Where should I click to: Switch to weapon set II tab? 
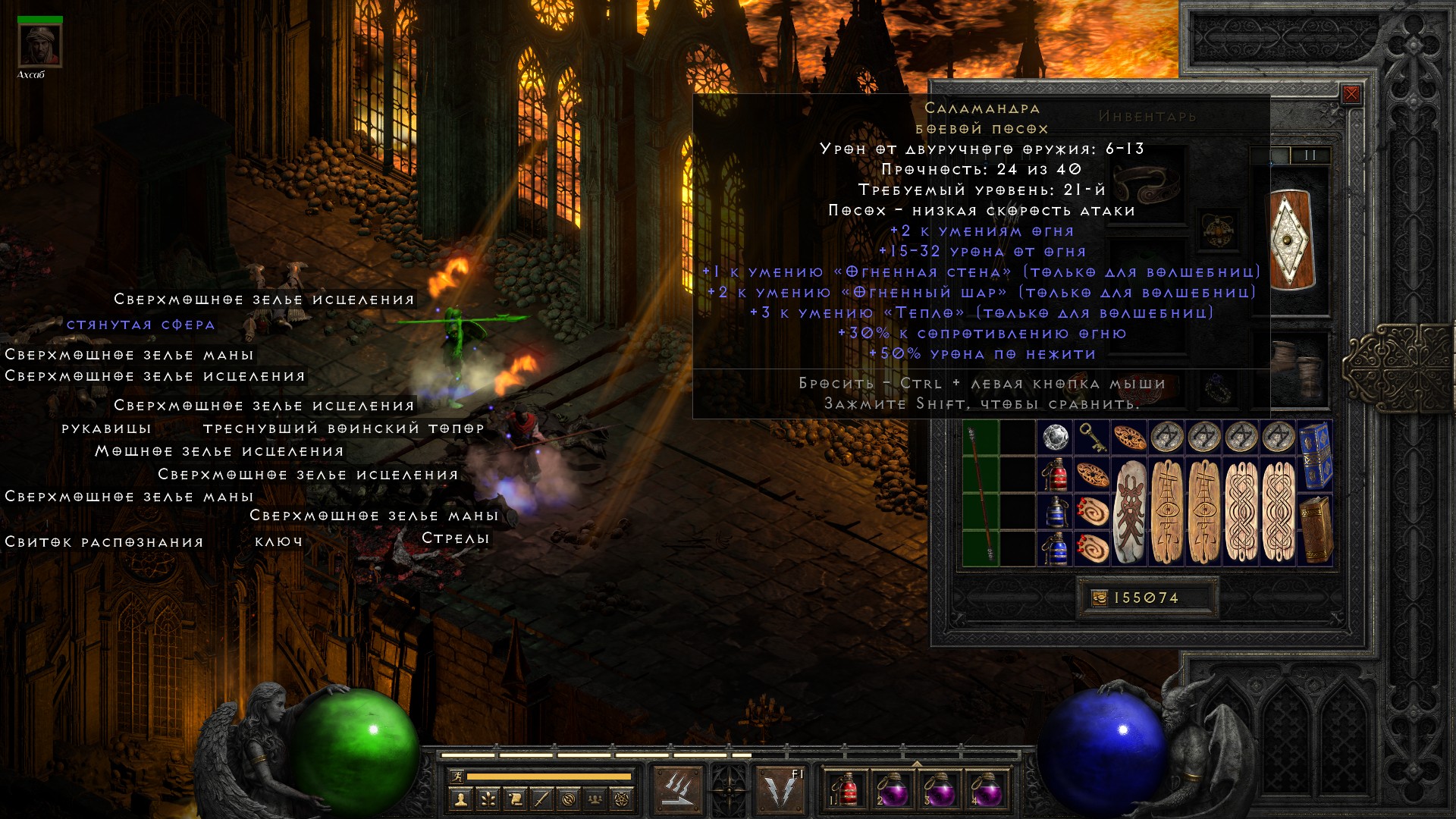[x=1310, y=155]
